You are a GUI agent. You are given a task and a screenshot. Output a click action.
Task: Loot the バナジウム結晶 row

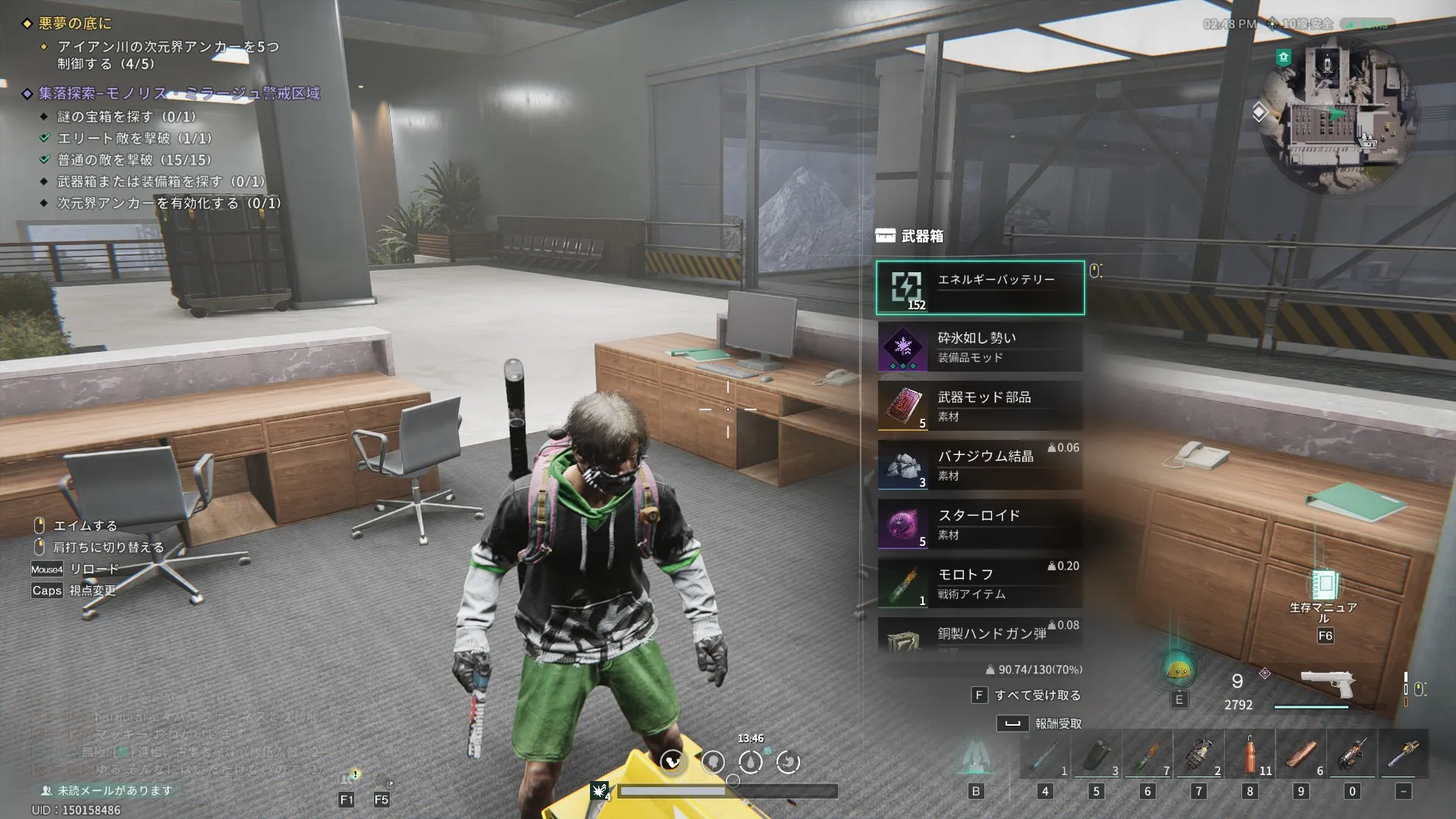(x=980, y=466)
